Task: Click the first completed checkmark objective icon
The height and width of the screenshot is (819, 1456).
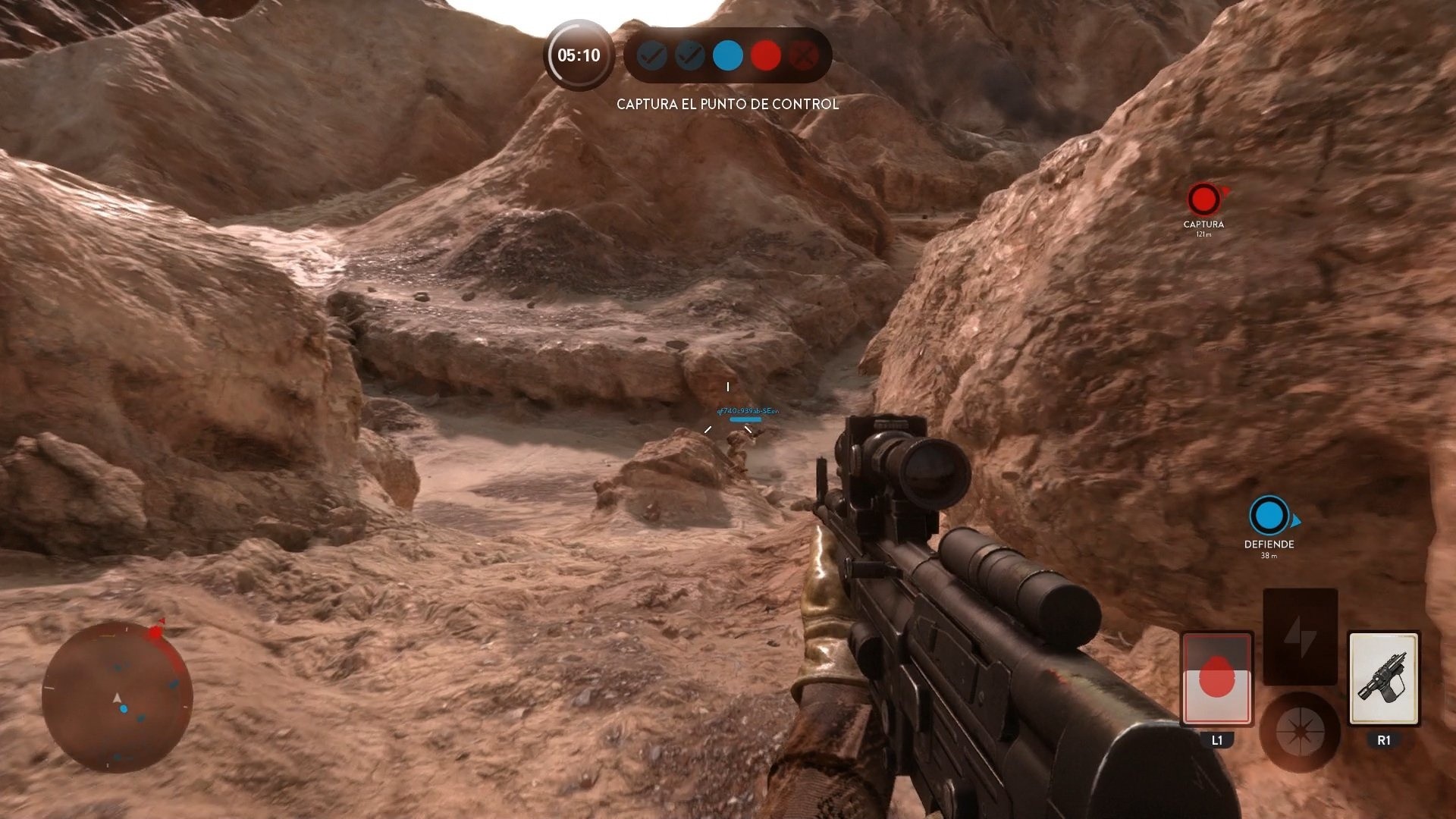Action: (x=650, y=55)
